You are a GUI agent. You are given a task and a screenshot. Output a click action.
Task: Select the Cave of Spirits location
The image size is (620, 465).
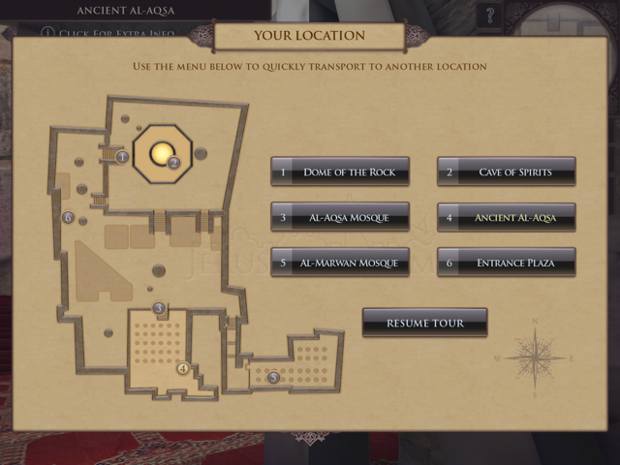tap(506, 172)
